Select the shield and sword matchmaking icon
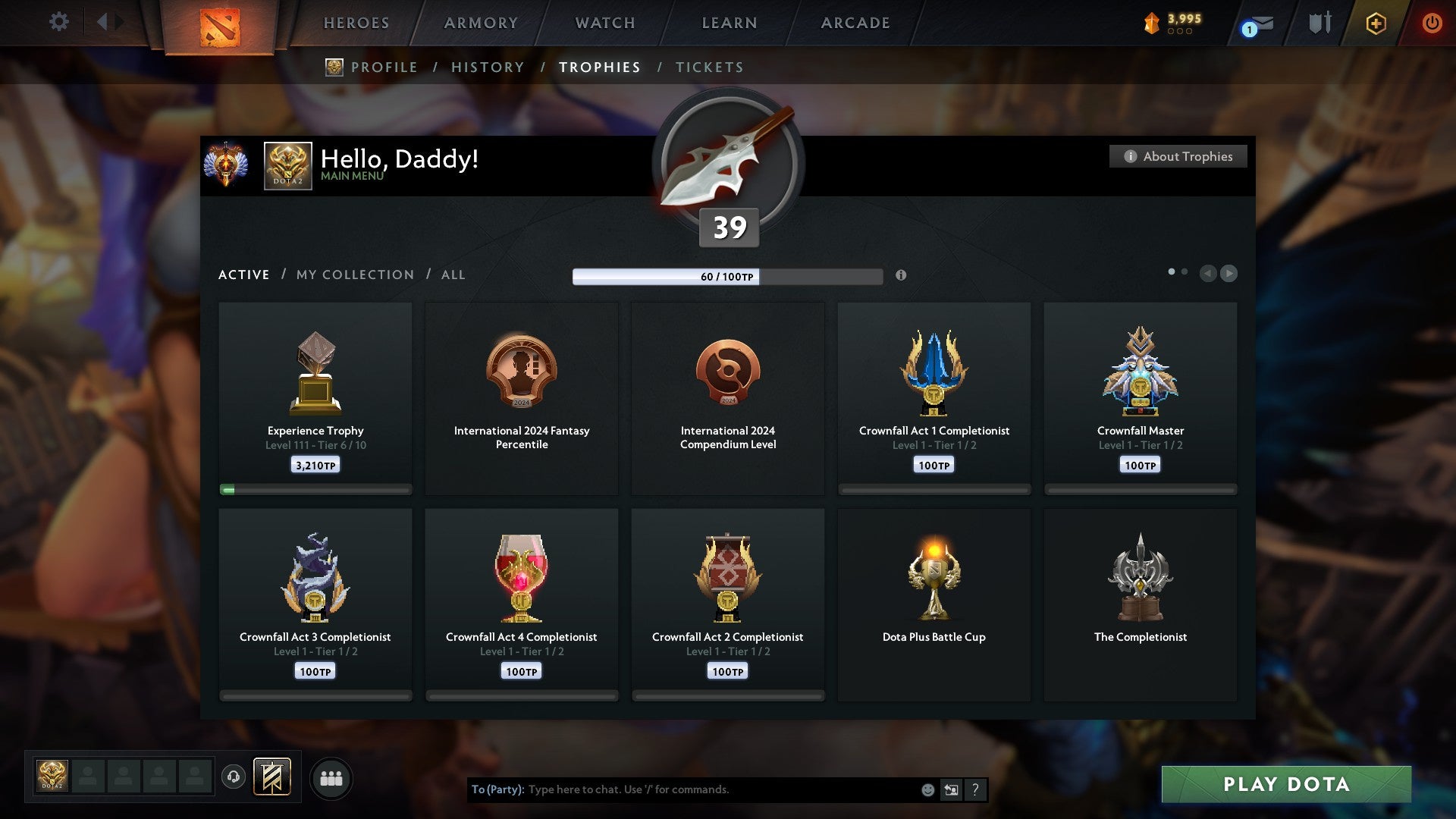The height and width of the screenshot is (819, 1456). (x=1319, y=23)
